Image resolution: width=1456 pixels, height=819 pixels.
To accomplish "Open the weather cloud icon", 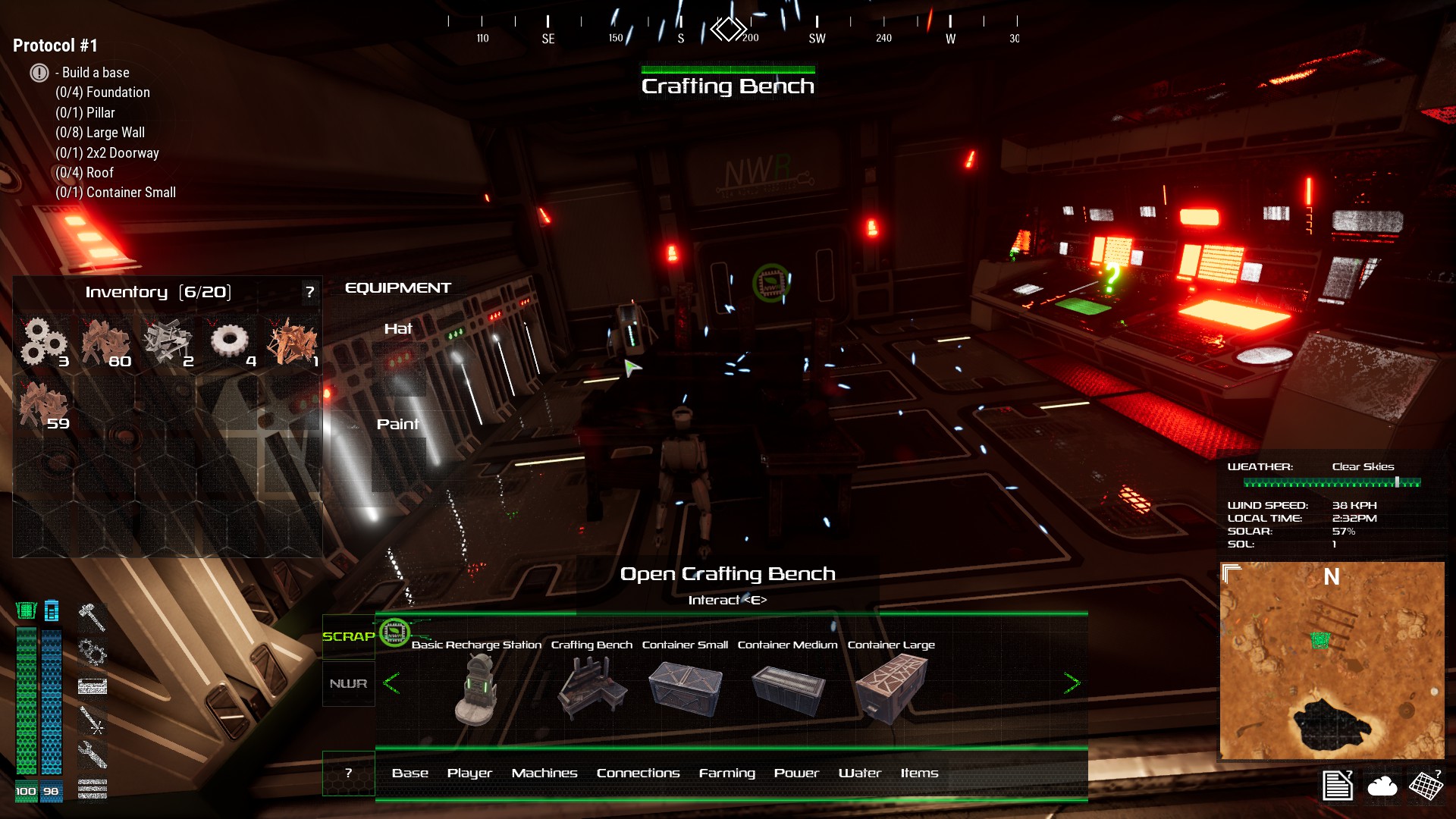I will [1382, 786].
